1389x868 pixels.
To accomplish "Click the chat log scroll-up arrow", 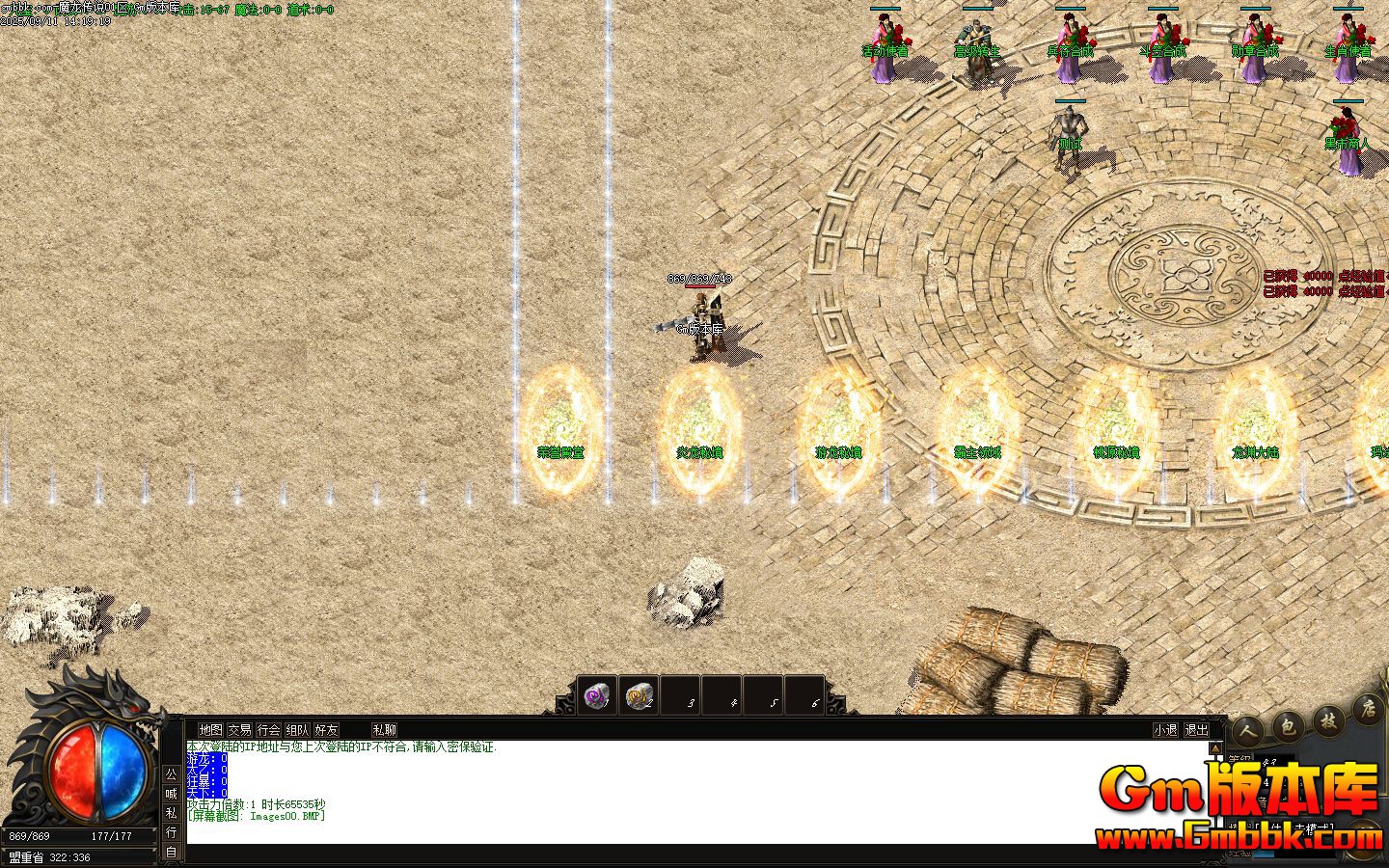I will [x=1216, y=747].
